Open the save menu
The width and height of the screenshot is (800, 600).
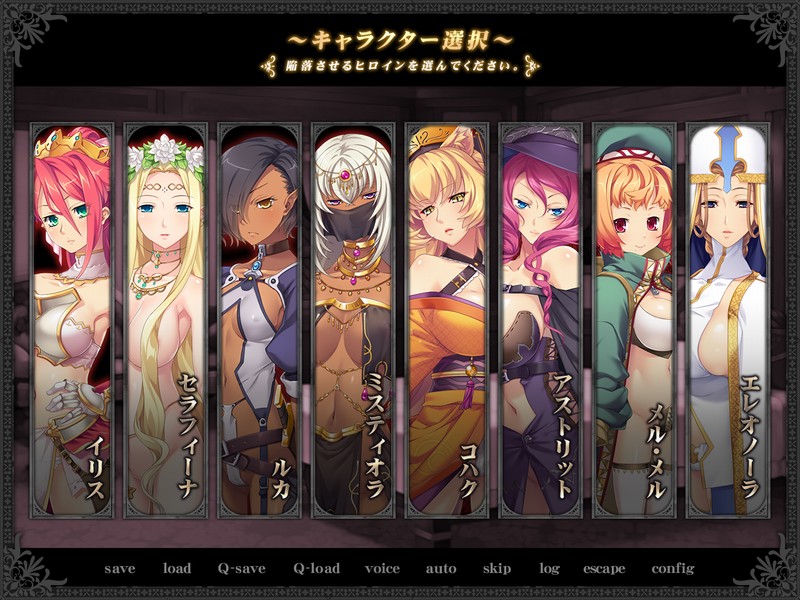(x=120, y=569)
